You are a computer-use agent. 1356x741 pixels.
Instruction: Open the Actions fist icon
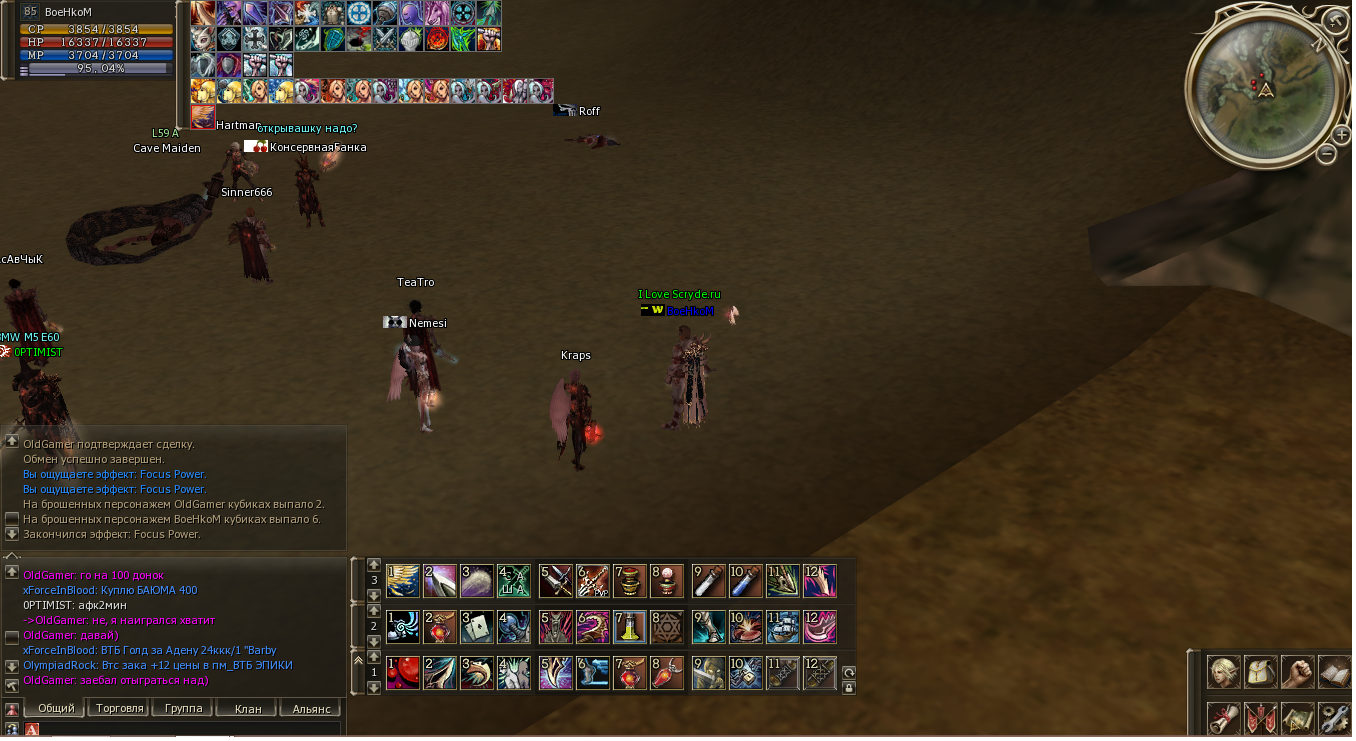coord(1299,672)
